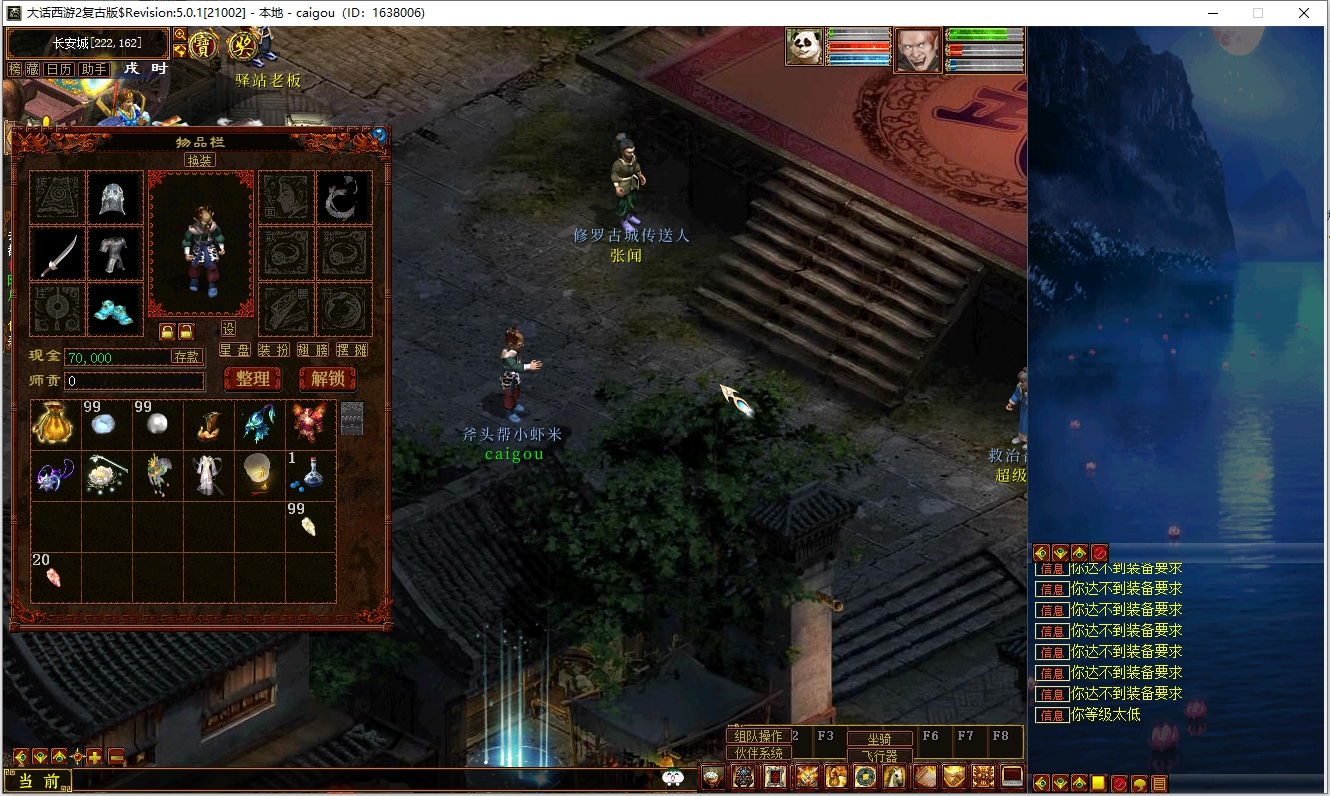Open the 存款 deposit button beside cash
This screenshot has height=796, width=1330.
187,356
